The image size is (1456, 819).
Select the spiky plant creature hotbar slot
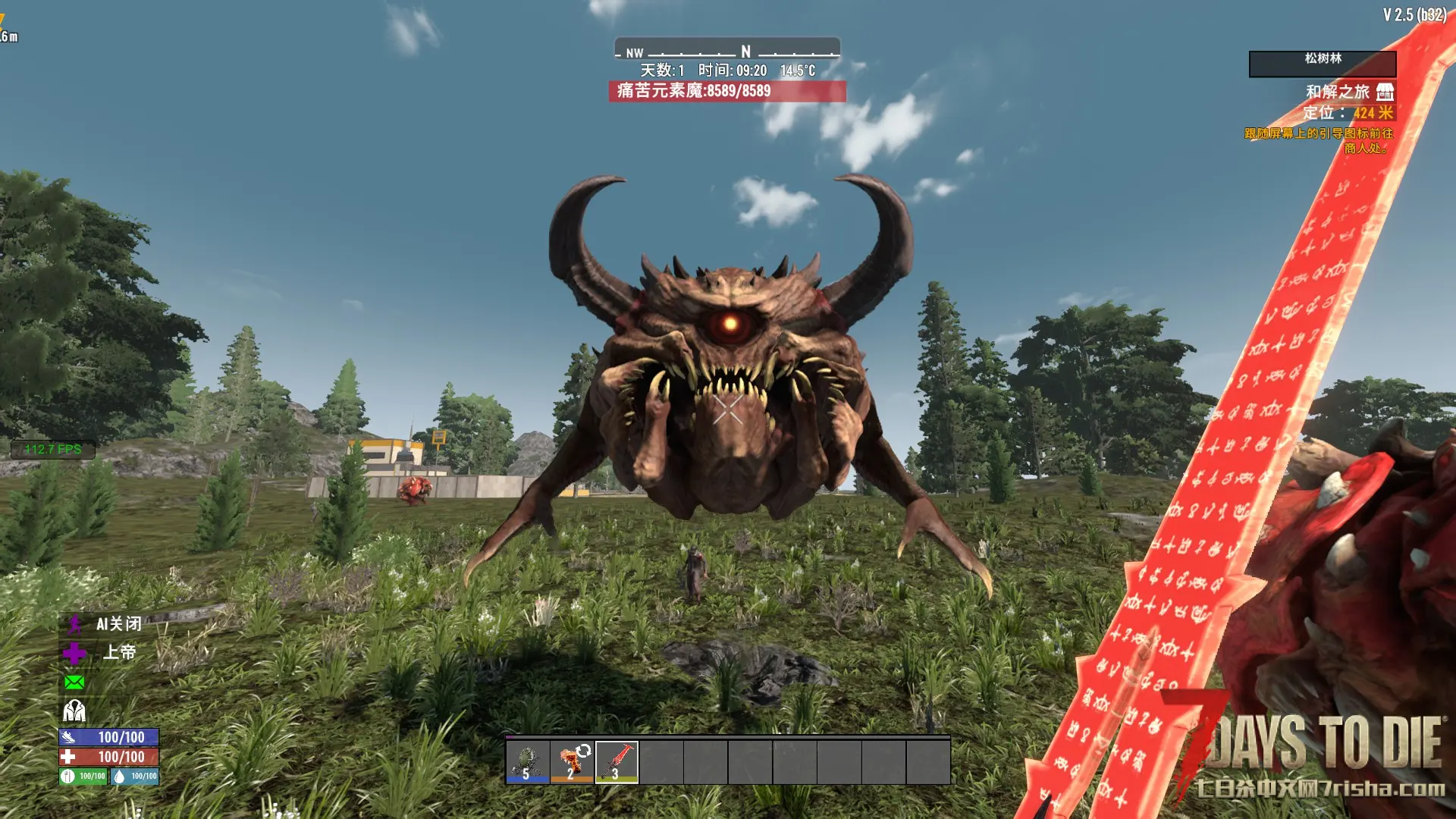point(528,761)
